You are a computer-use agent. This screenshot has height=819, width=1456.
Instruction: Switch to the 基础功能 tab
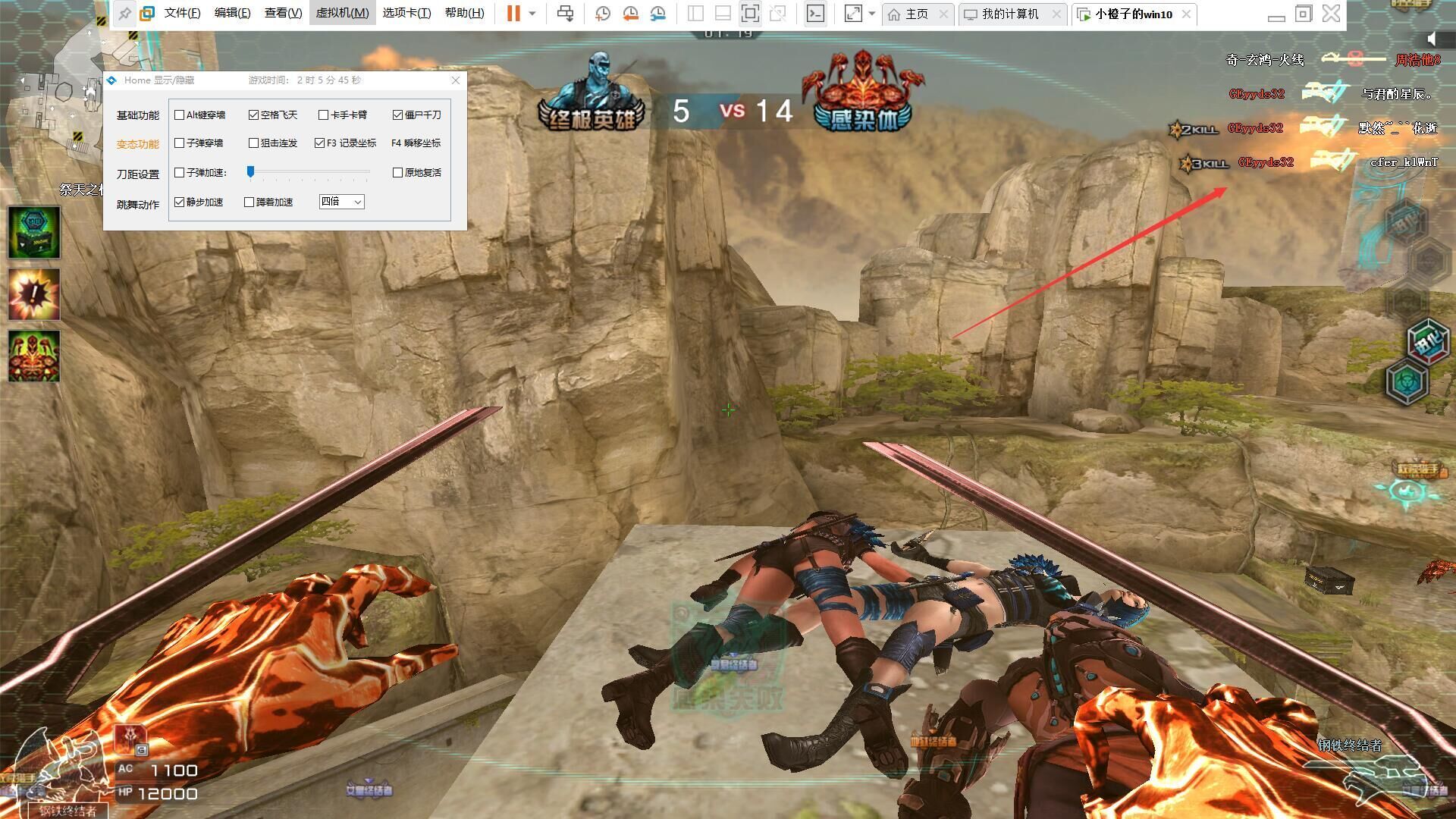(x=137, y=115)
